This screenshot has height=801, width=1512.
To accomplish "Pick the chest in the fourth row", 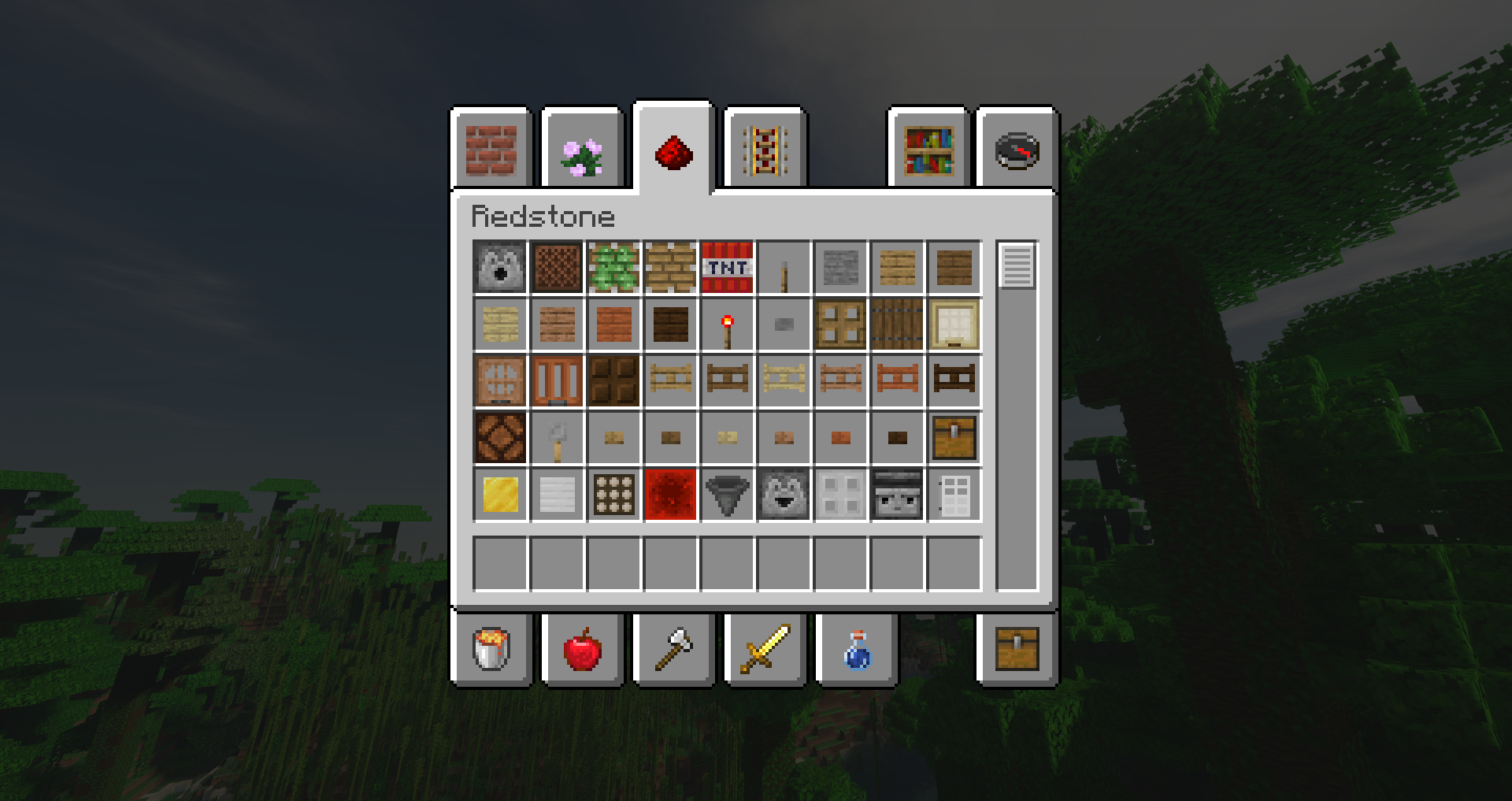I will point(954,438).
